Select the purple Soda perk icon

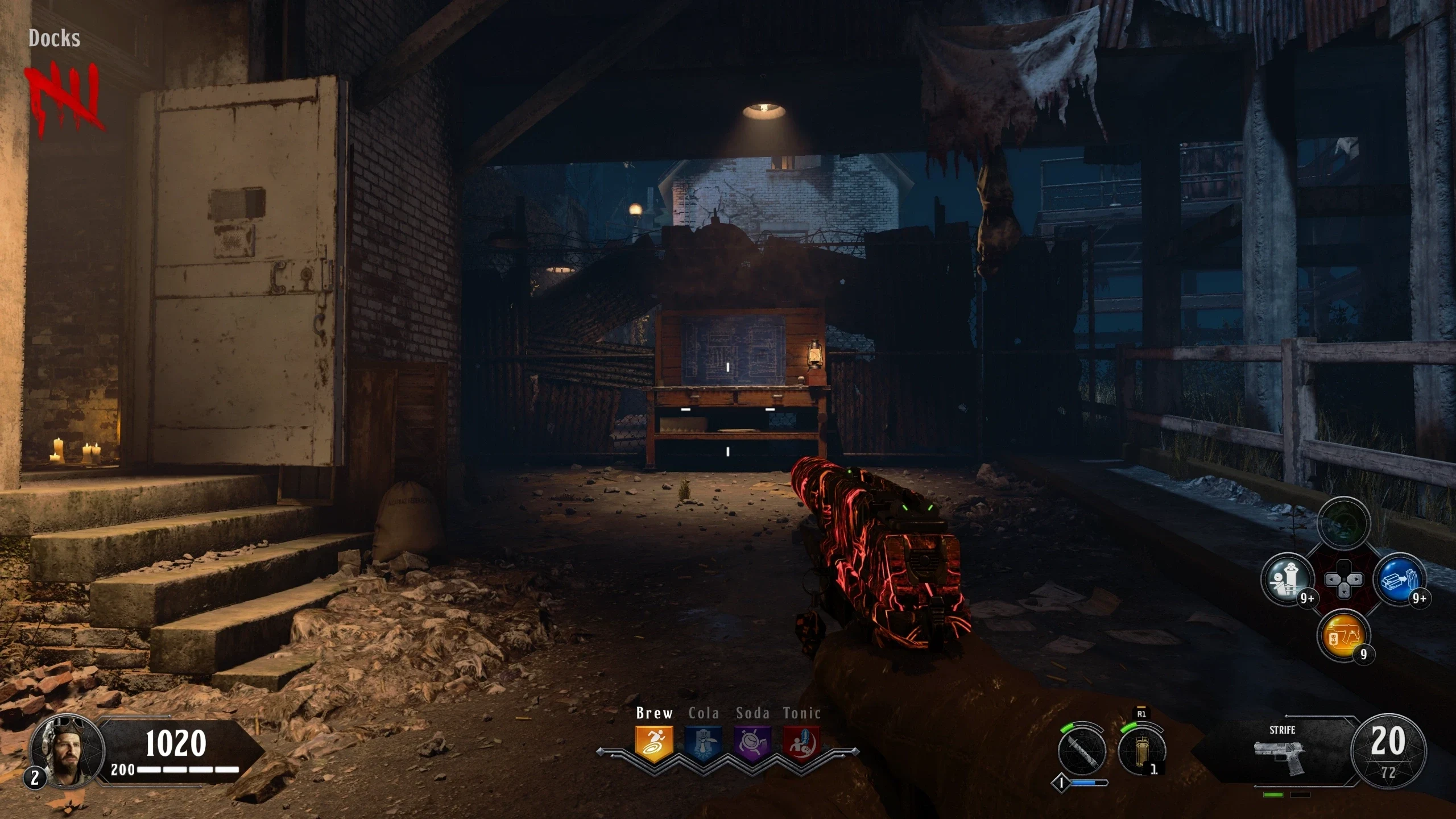tap(752, 743)
